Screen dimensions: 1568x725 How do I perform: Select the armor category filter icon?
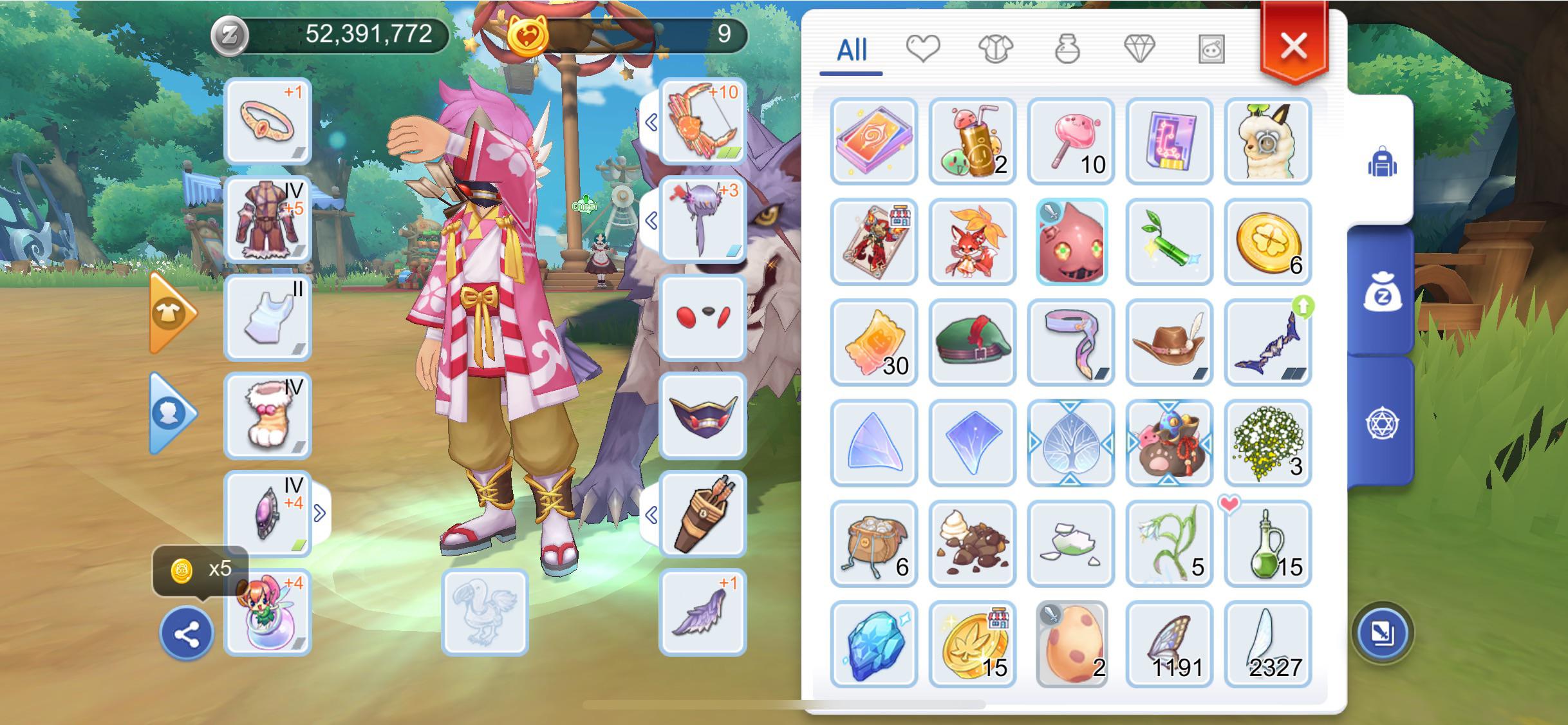[x=996, y=48]
